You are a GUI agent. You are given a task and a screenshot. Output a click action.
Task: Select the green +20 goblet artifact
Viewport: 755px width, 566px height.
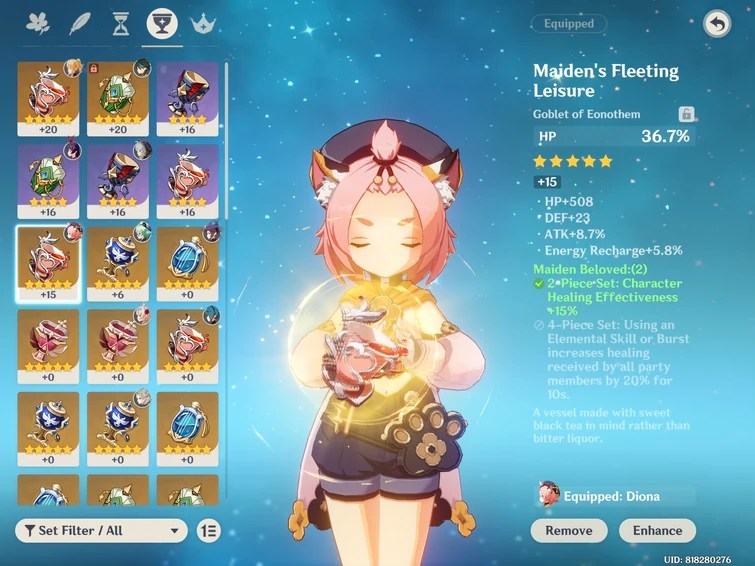[118, 97]
